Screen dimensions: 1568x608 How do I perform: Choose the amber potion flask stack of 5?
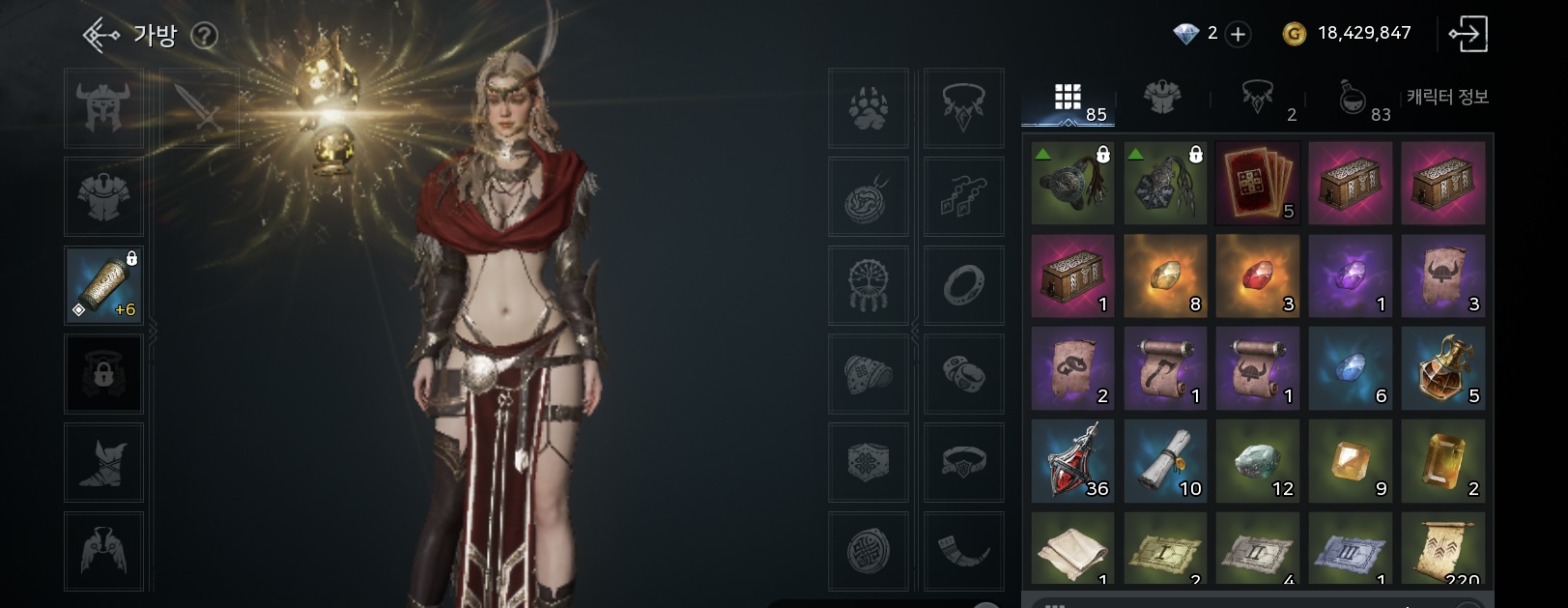pos(1443,368)
